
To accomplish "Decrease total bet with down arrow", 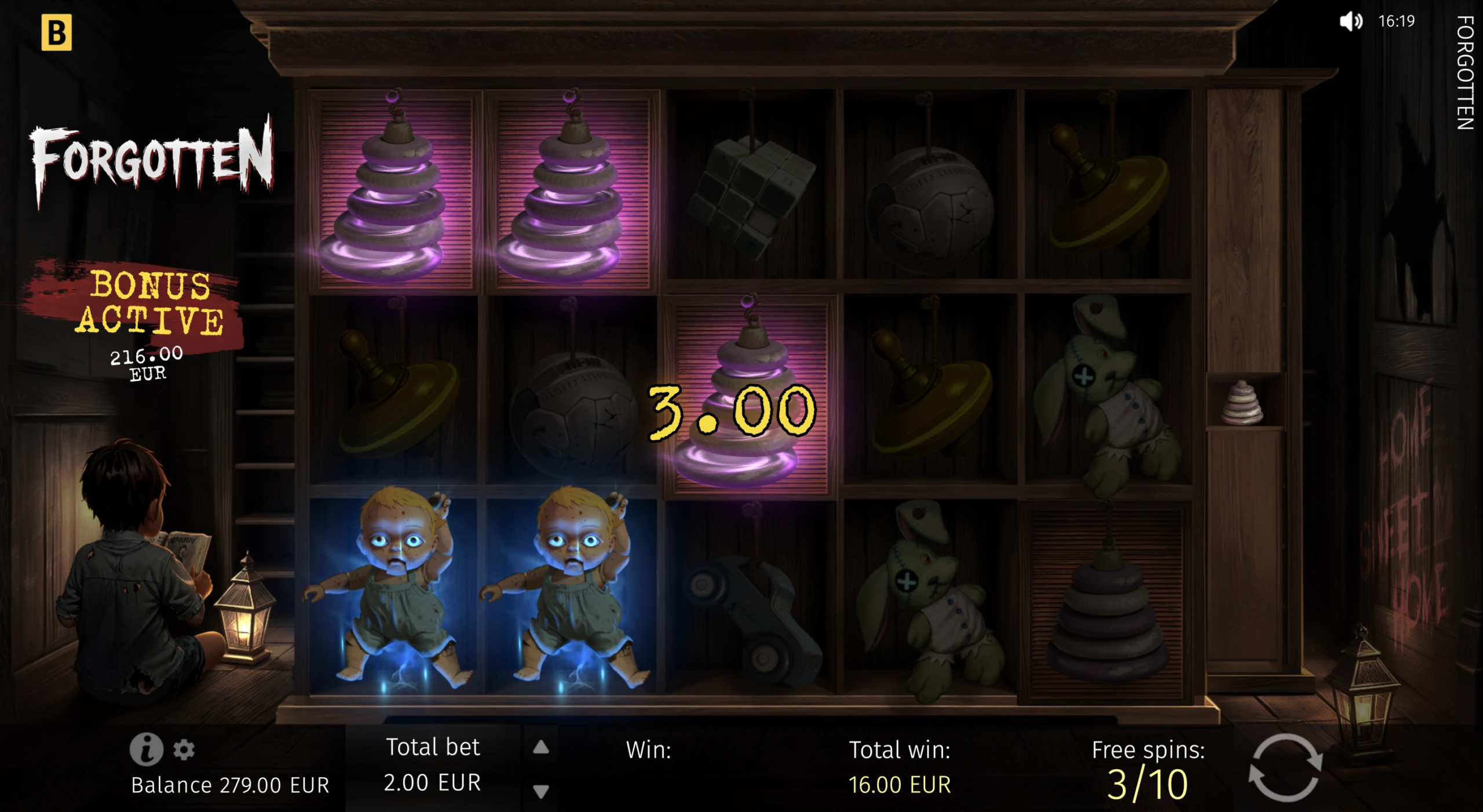I will point(540,791).
